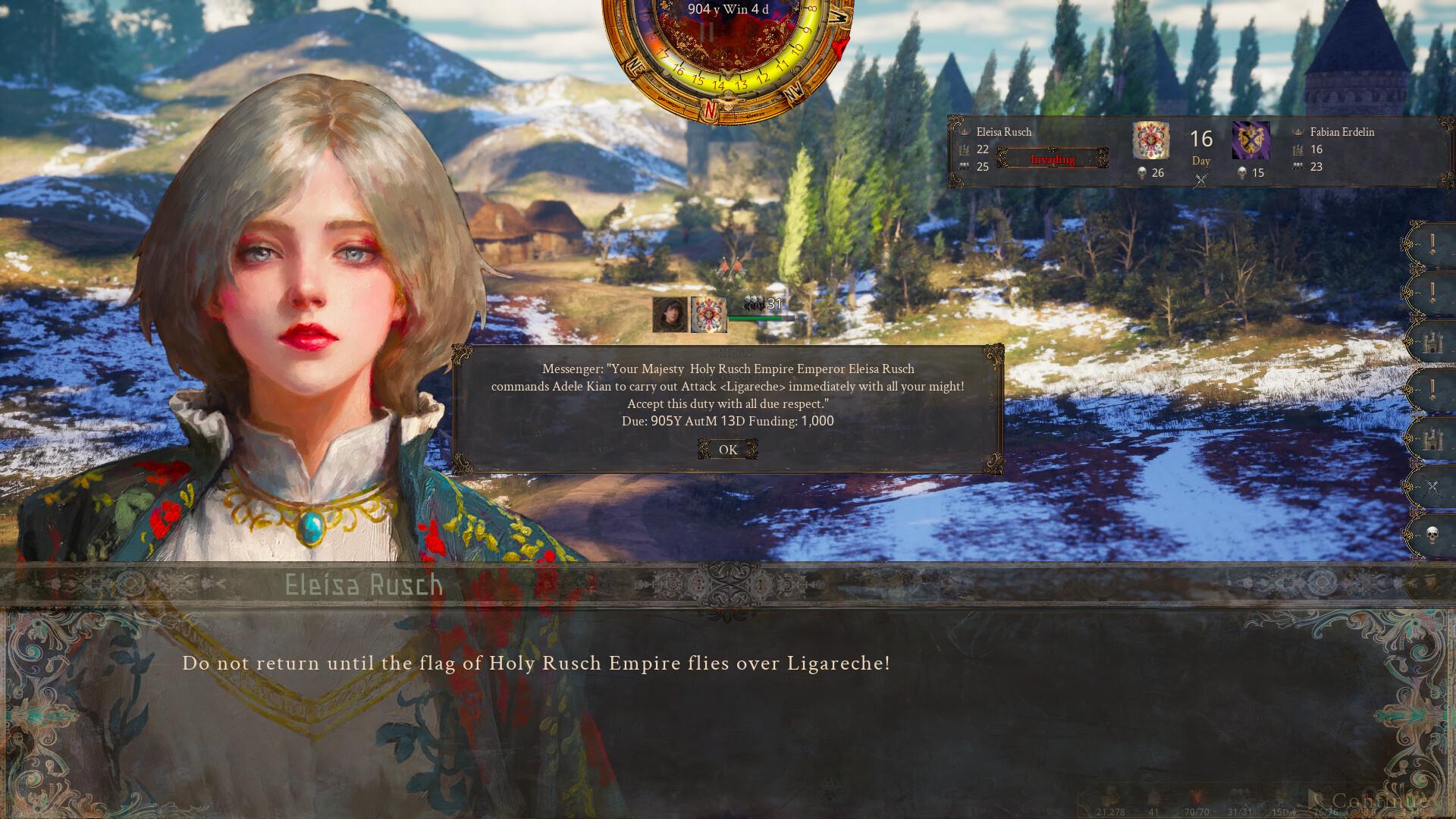Select the hooded character portrait above the party
The image size is (1456, 819).
point(670,314)
